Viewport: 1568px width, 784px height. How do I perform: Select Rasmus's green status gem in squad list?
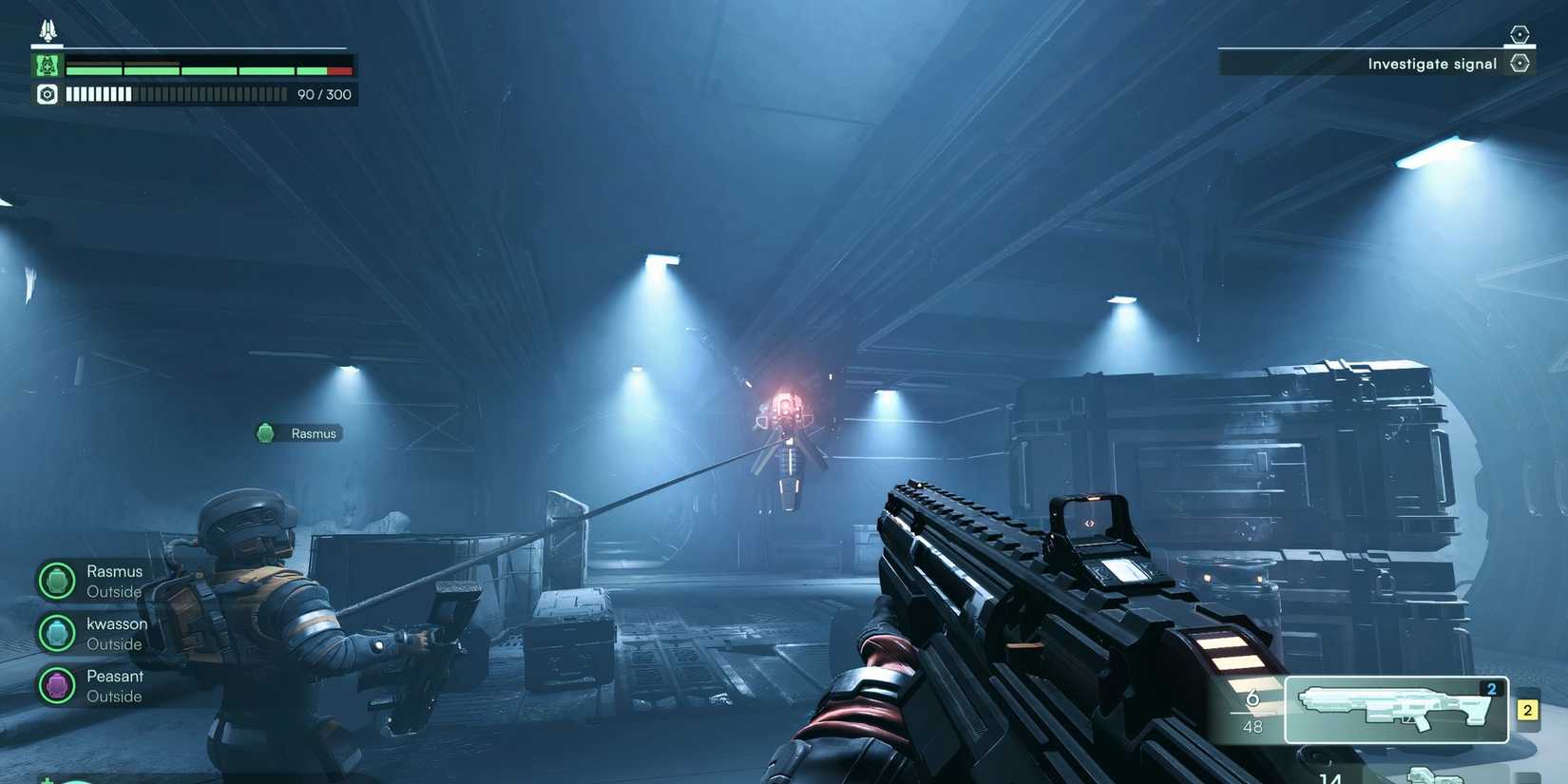[x=55, y=580]
